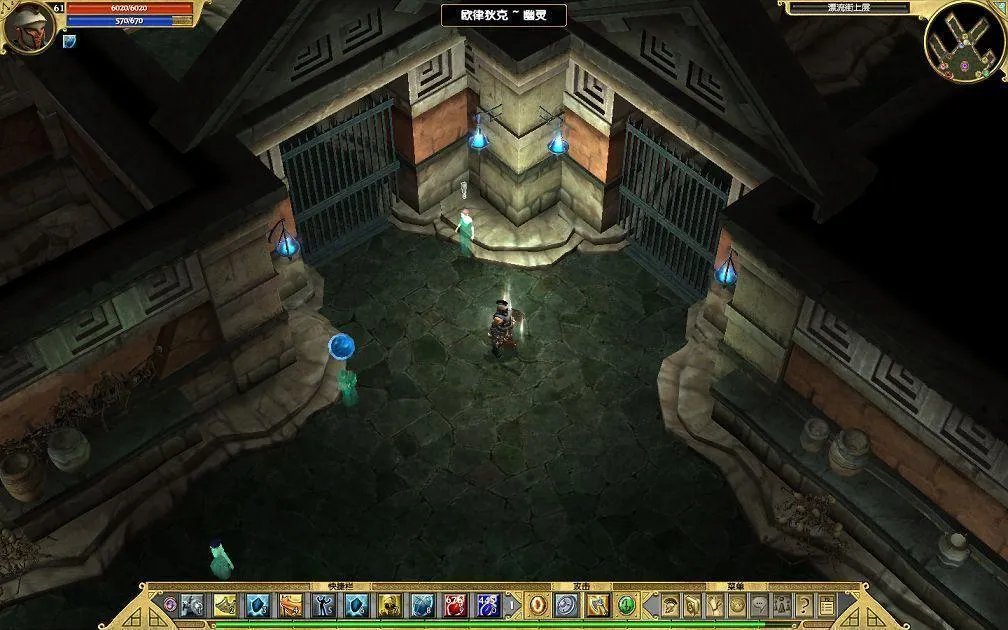Open the question mark help button
This screenshot has width=1008, height=630.
click(805, 605)
